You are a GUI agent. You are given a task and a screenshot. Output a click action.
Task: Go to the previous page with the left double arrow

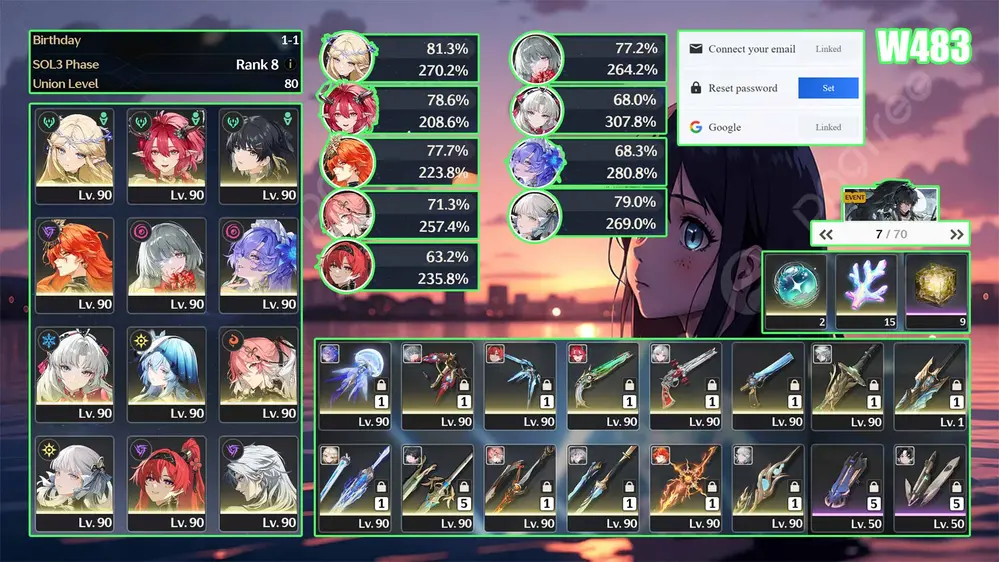tap(826, 234)
